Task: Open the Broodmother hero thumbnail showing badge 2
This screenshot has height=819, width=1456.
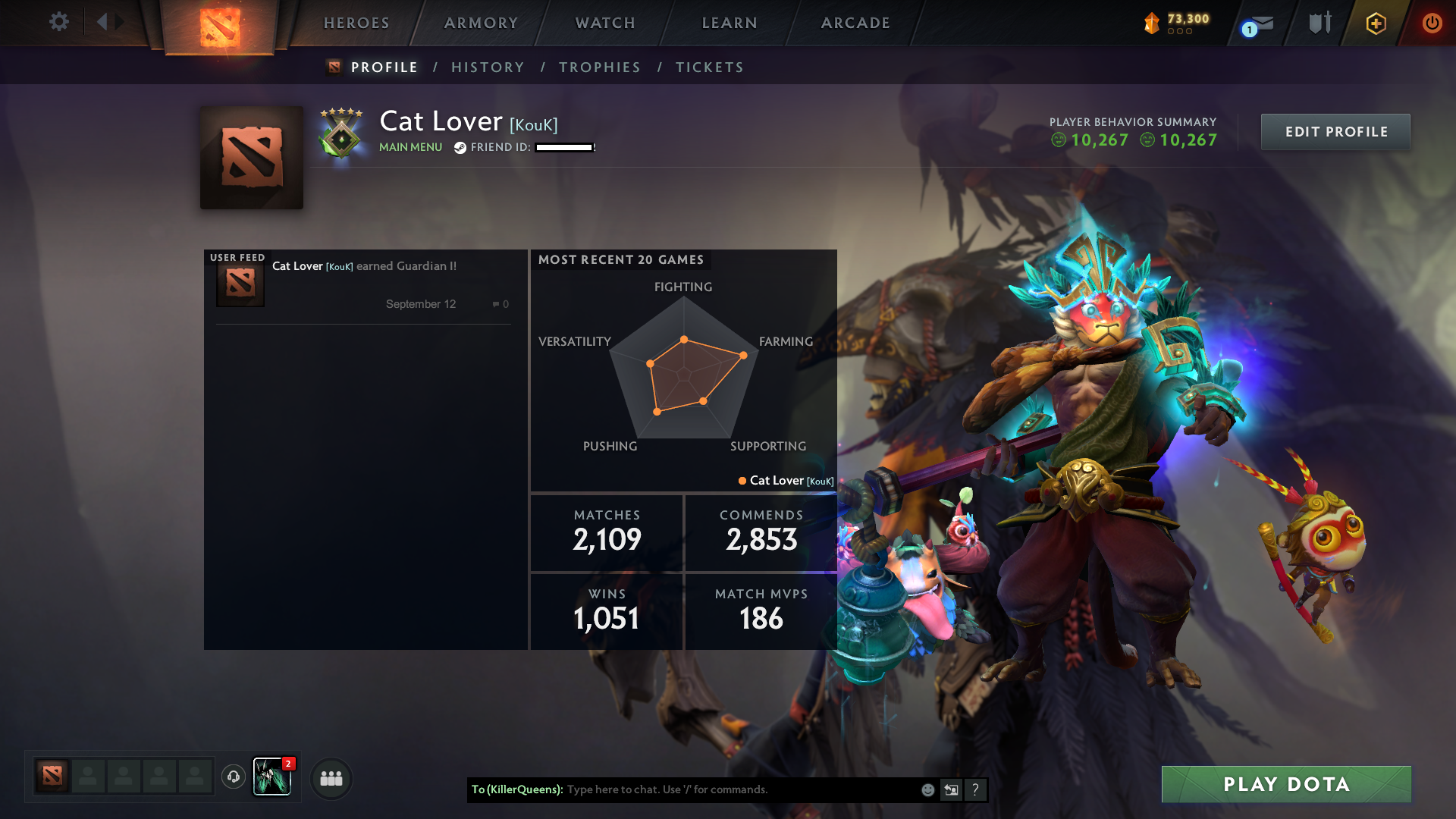Action: [x=272, y=777]
